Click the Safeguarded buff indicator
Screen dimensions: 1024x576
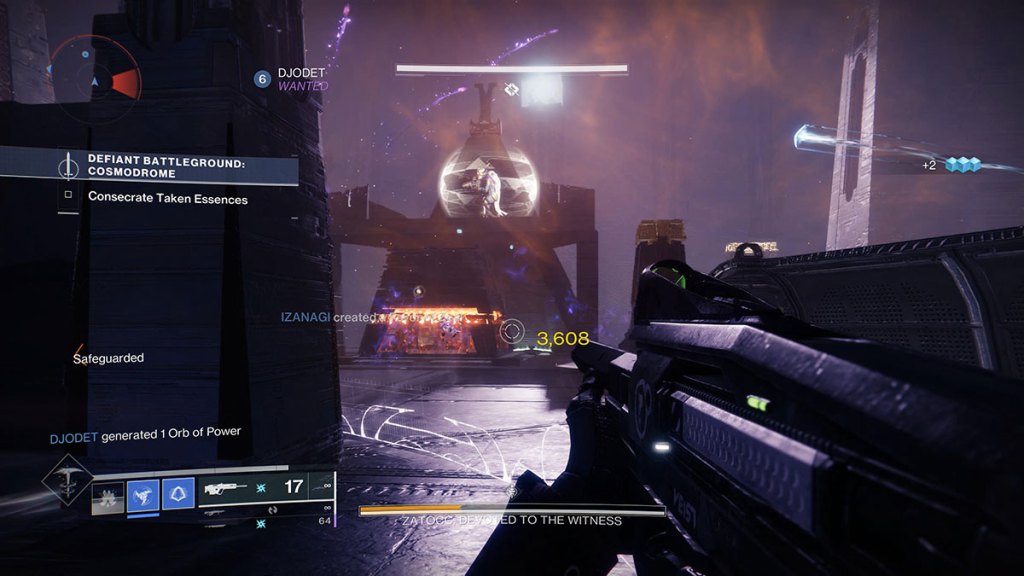(108, 357)
